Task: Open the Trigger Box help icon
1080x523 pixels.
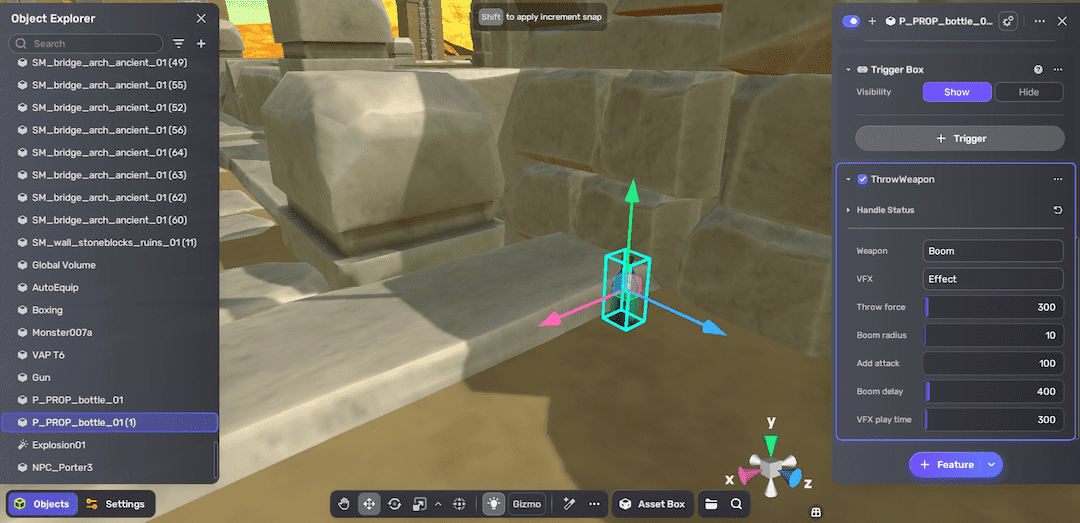Action: click(1038, 70)
